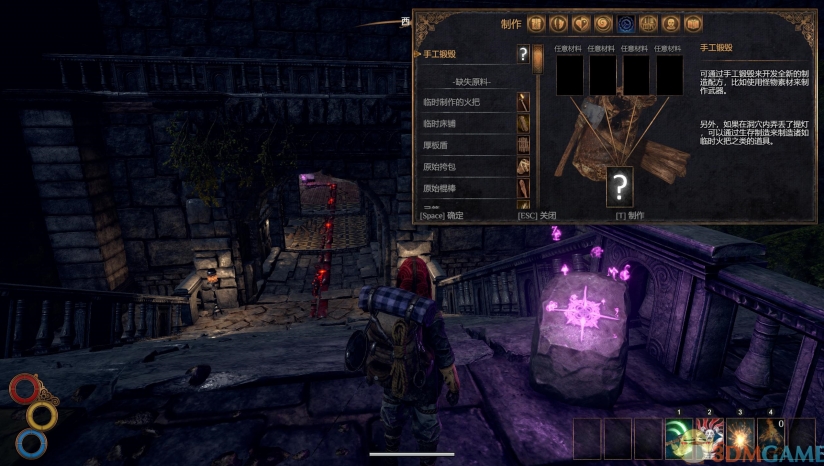Activate the green slash skill in slot 1
This screenshot has height=466, width=824.
click(679, 438)
